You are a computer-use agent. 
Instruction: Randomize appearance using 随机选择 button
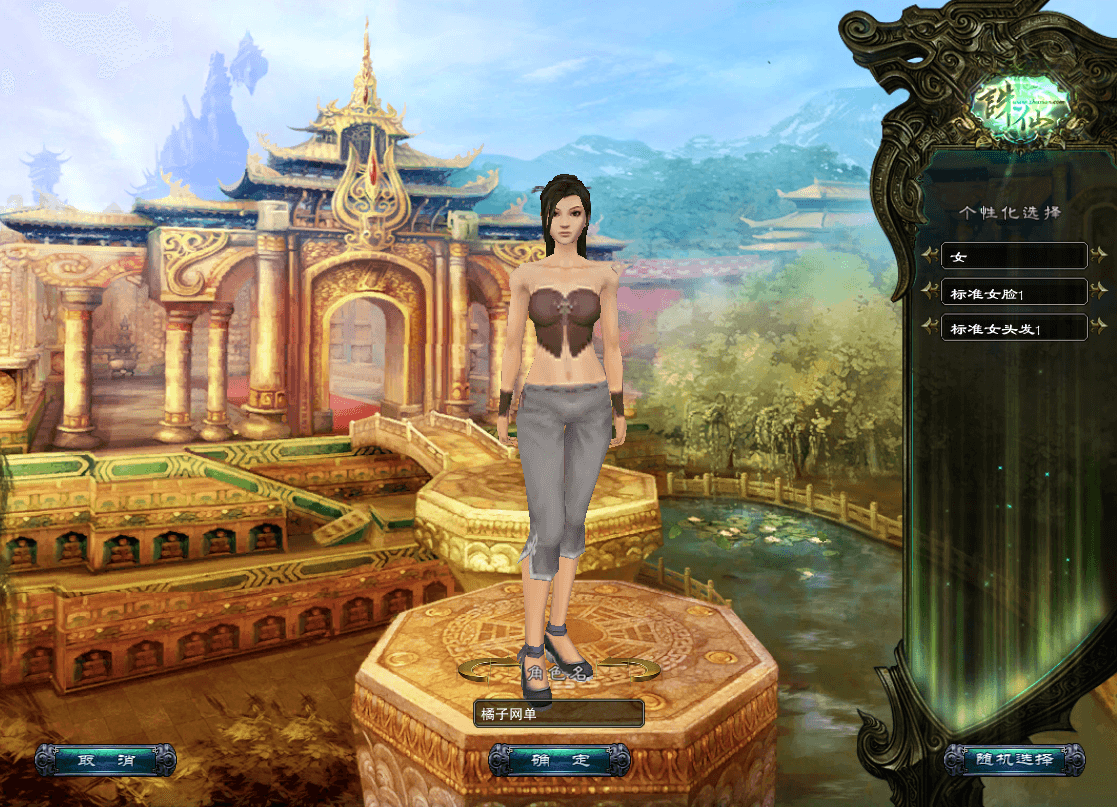pos(1014,760)
